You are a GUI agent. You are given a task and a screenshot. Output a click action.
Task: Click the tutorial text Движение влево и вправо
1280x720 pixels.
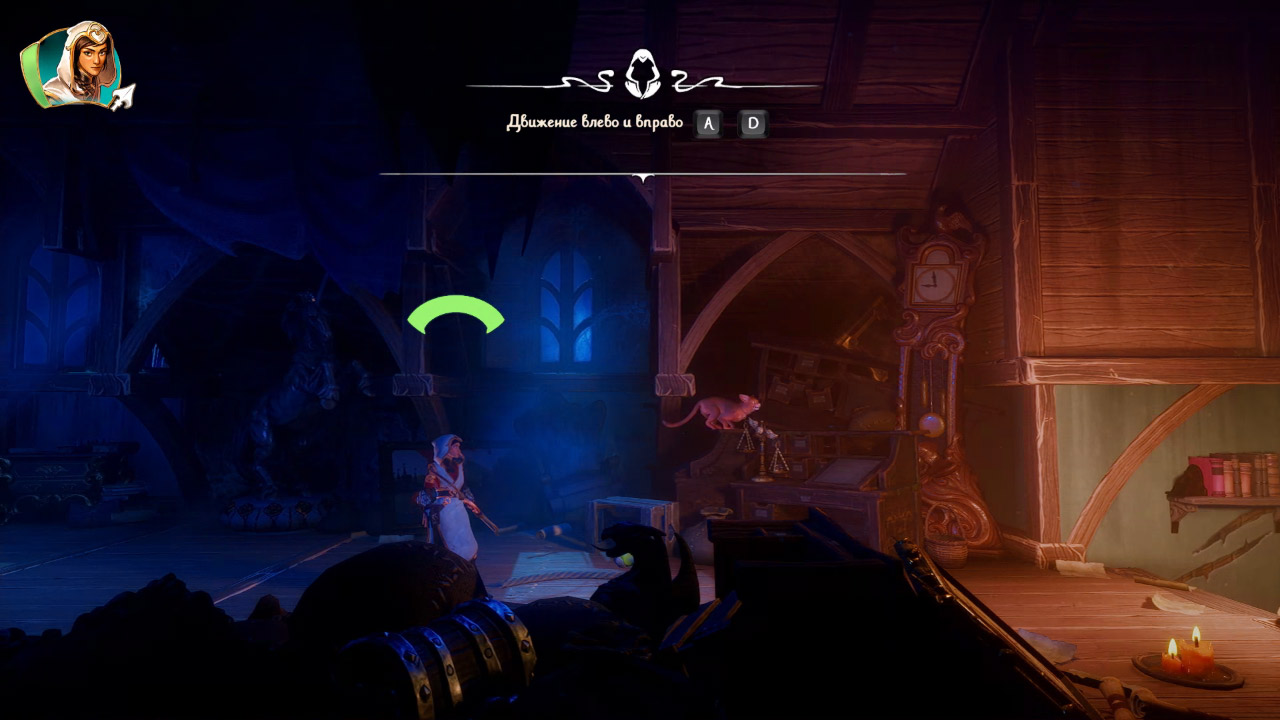pyautogui.click(x=594, y=122)
